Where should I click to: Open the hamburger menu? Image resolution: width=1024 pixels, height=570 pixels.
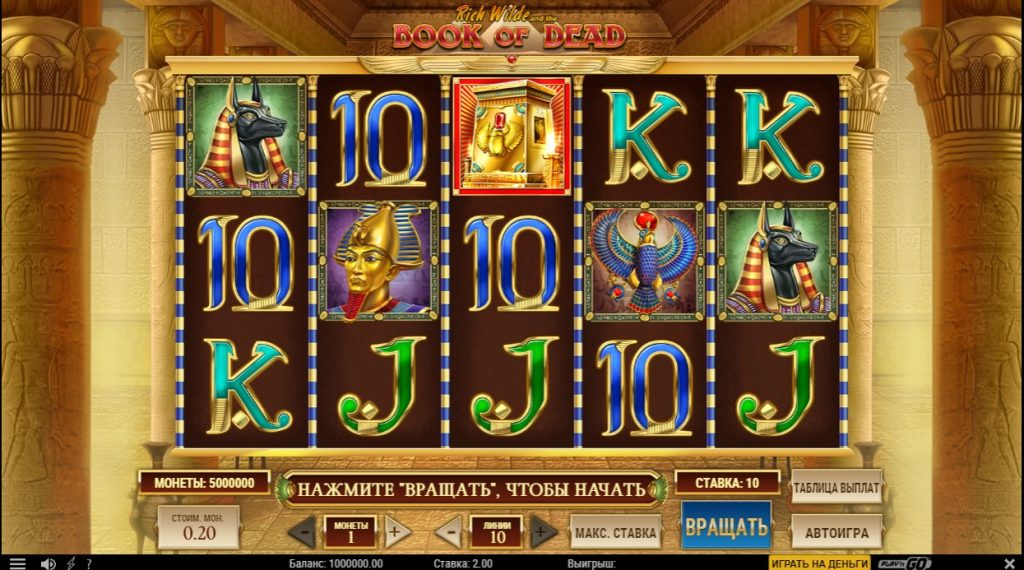click(17, 563)
